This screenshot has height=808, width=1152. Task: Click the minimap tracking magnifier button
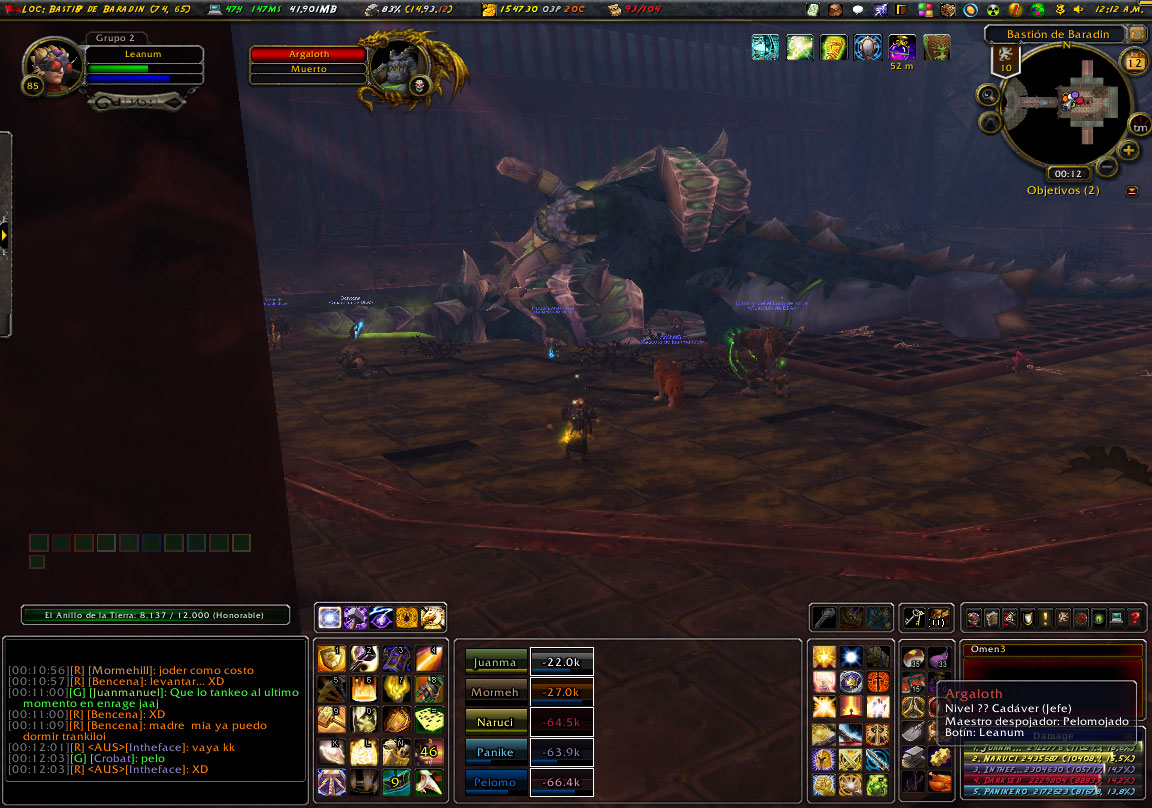pyautogui.click(x=988, y=96)
